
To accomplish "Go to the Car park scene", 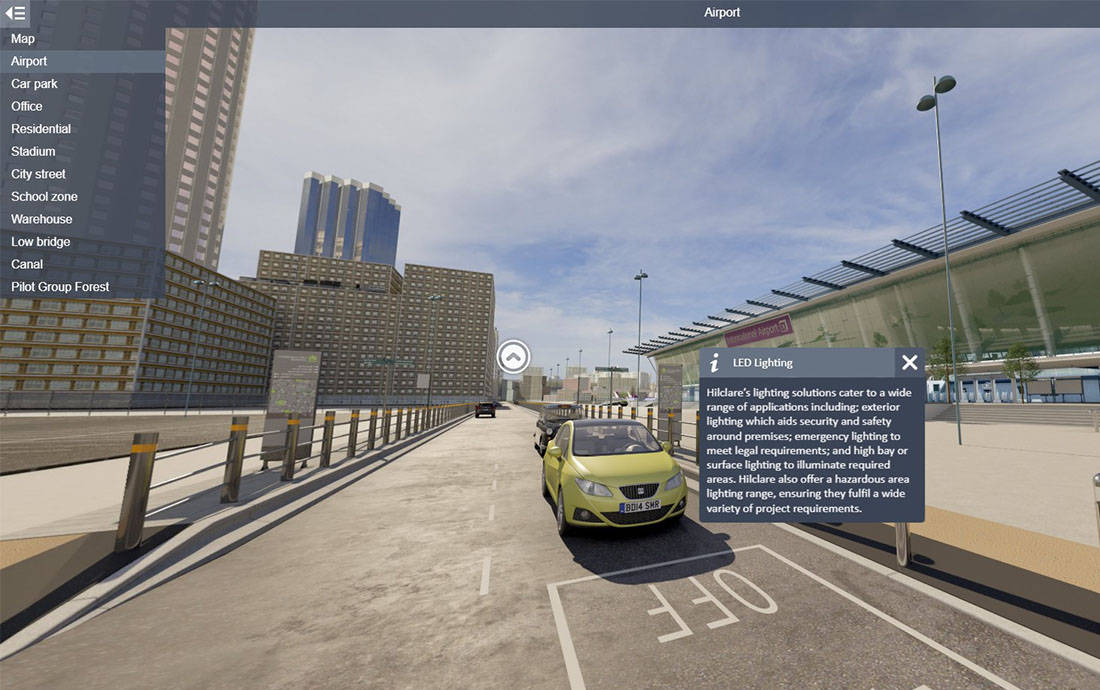I will (x=34, y=84).
